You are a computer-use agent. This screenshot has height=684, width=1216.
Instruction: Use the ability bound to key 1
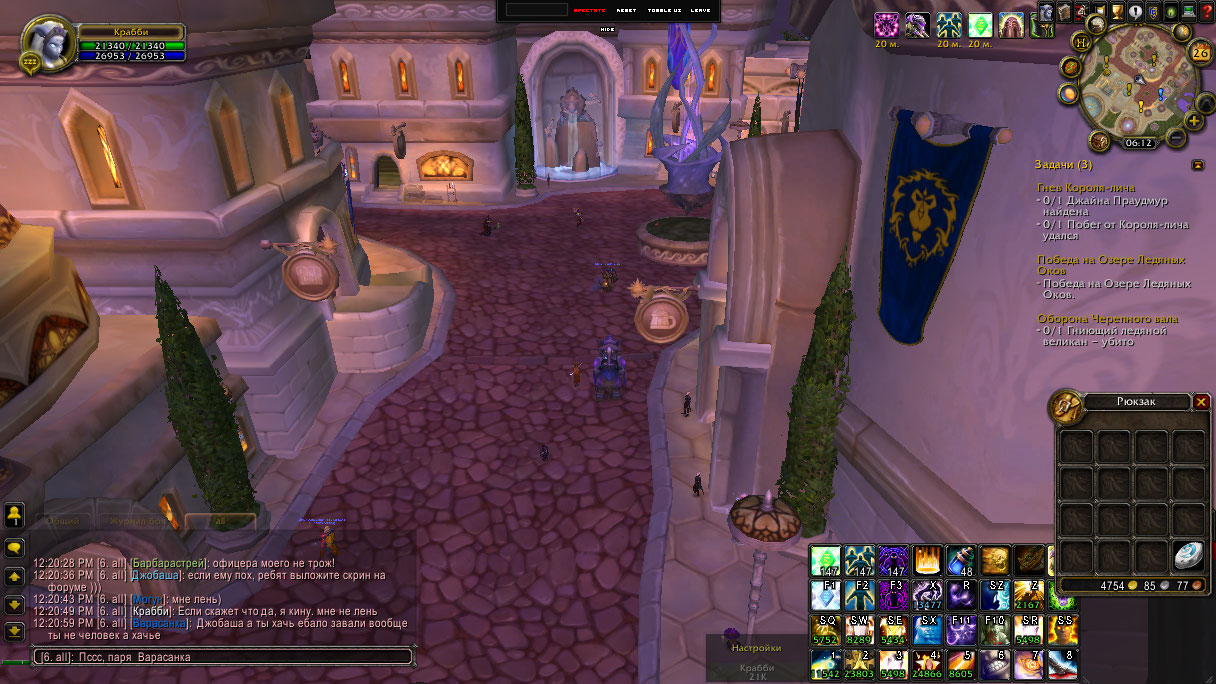[x=825, y=665]
